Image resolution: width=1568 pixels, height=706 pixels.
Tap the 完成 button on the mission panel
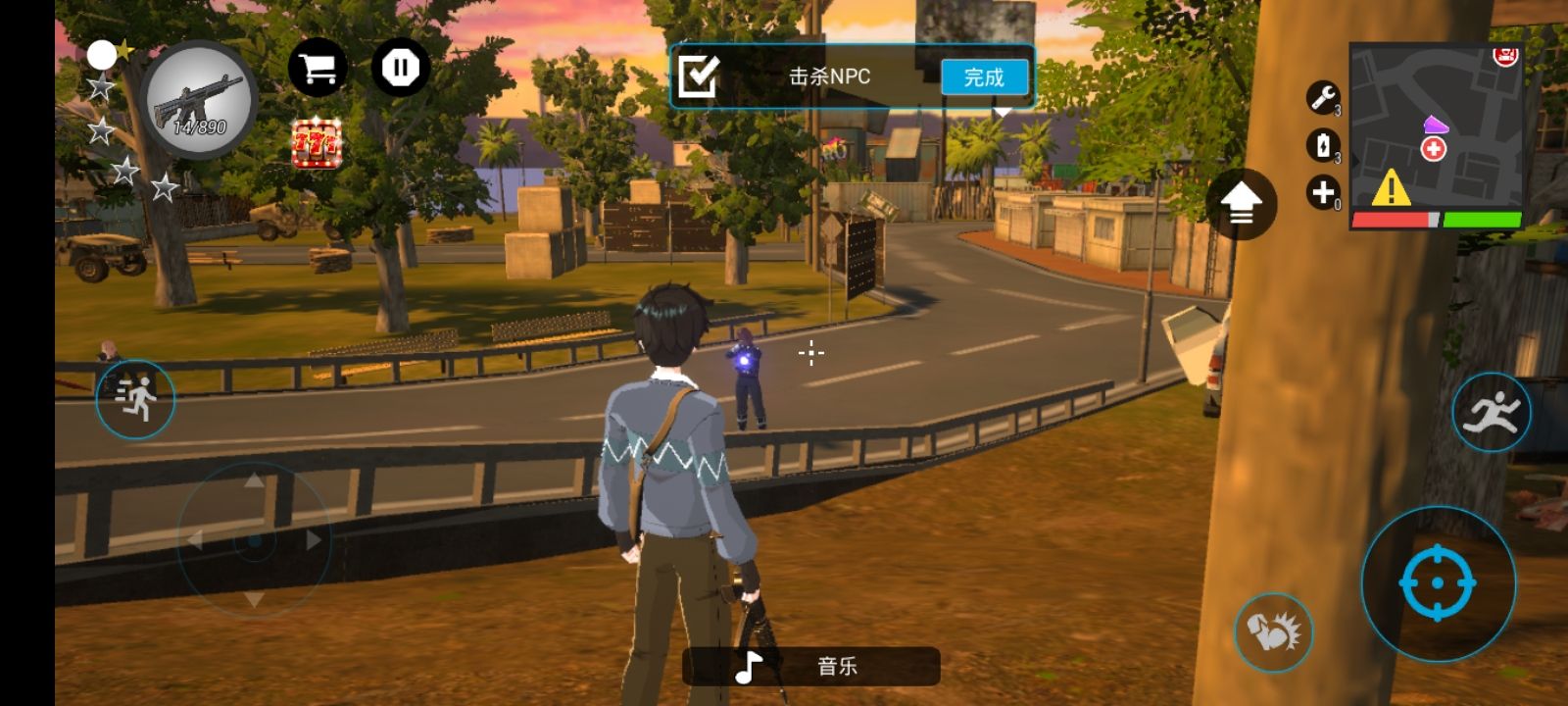tap(984, 77)
